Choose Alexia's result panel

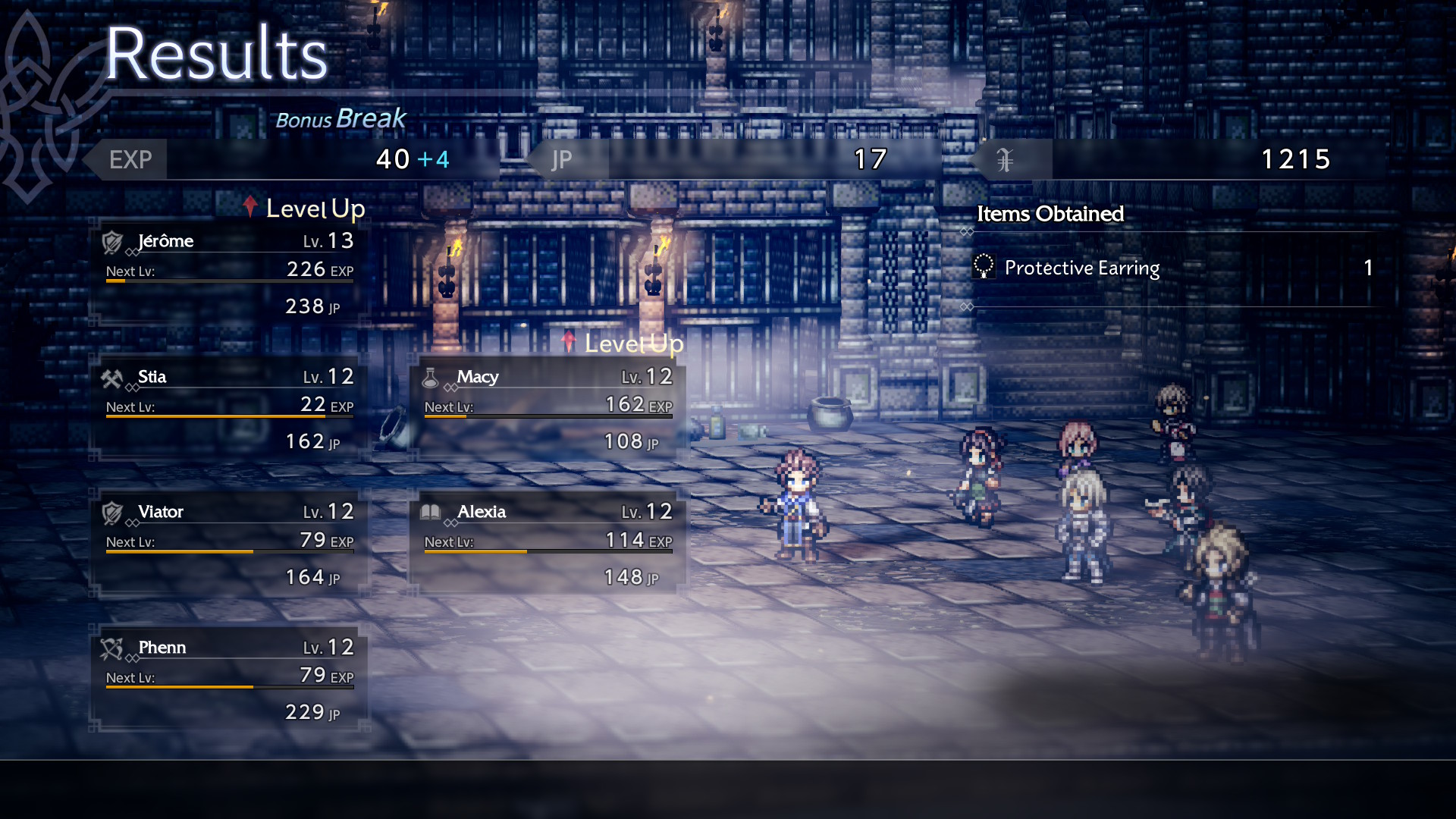tap(548, 544)
